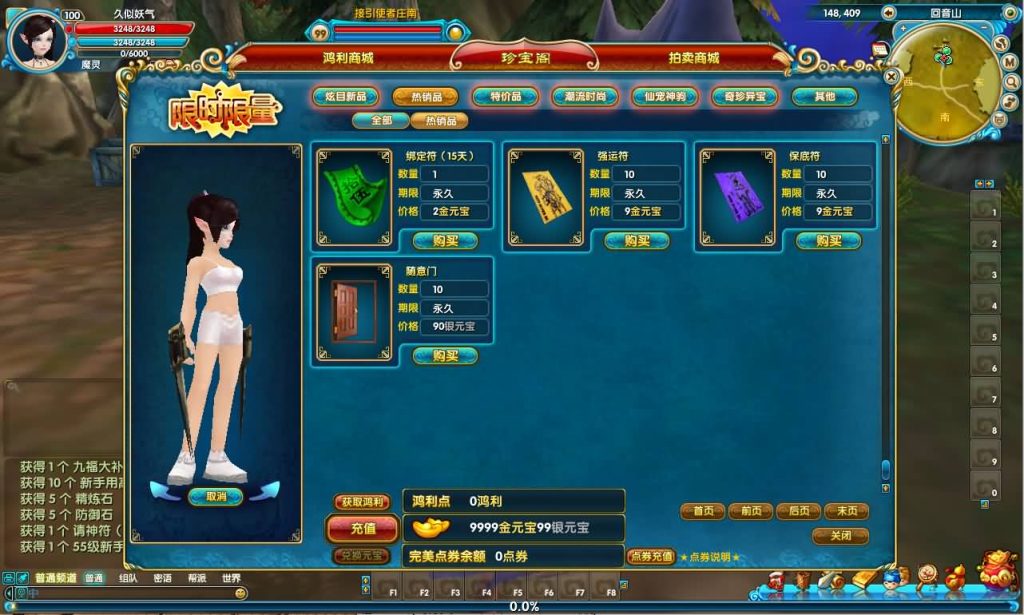Open the 仙宠神驹 category
This screenshot has width=1024, height=615.
point(665,97)
